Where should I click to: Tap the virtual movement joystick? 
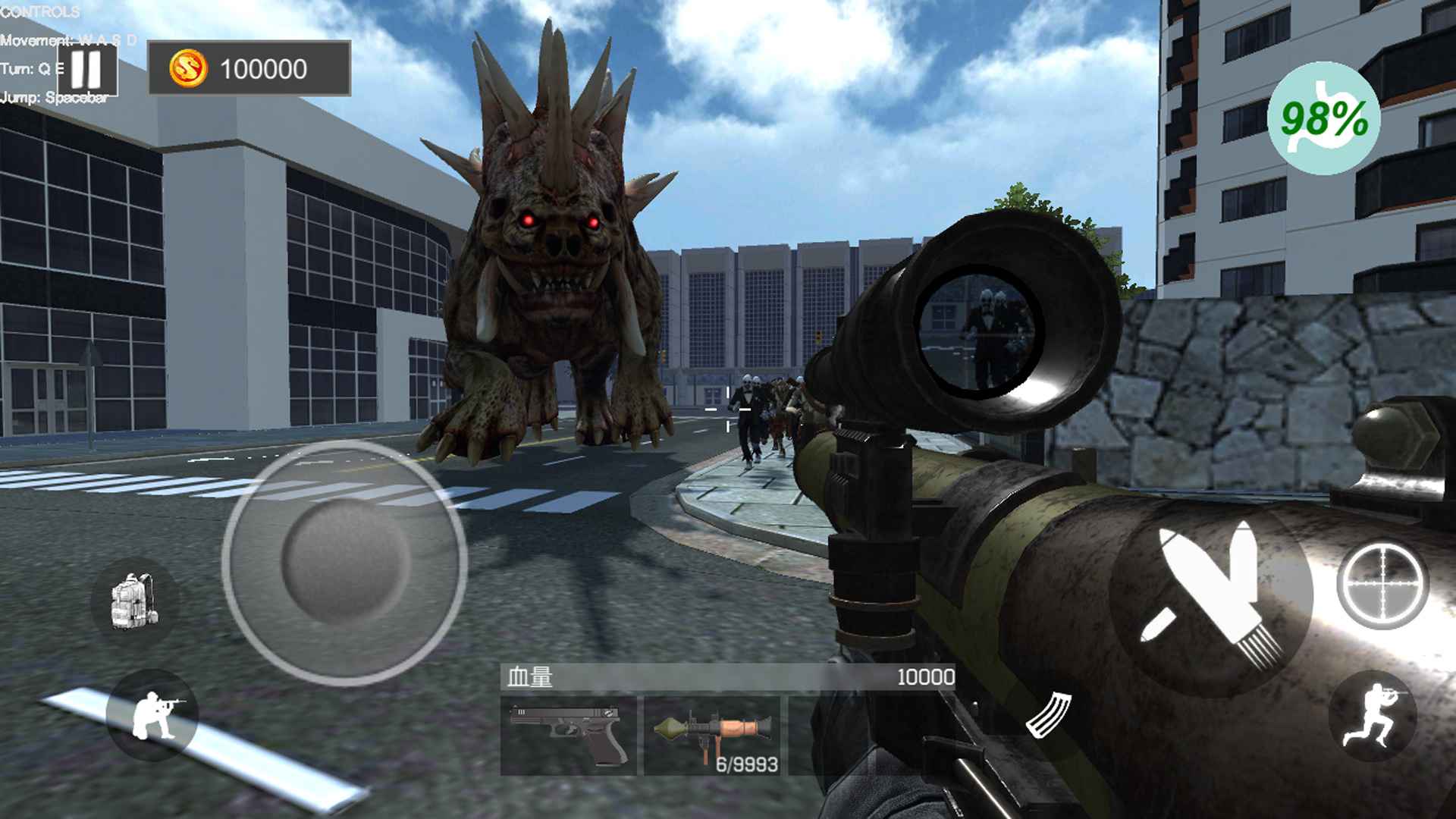coord(345,562)
